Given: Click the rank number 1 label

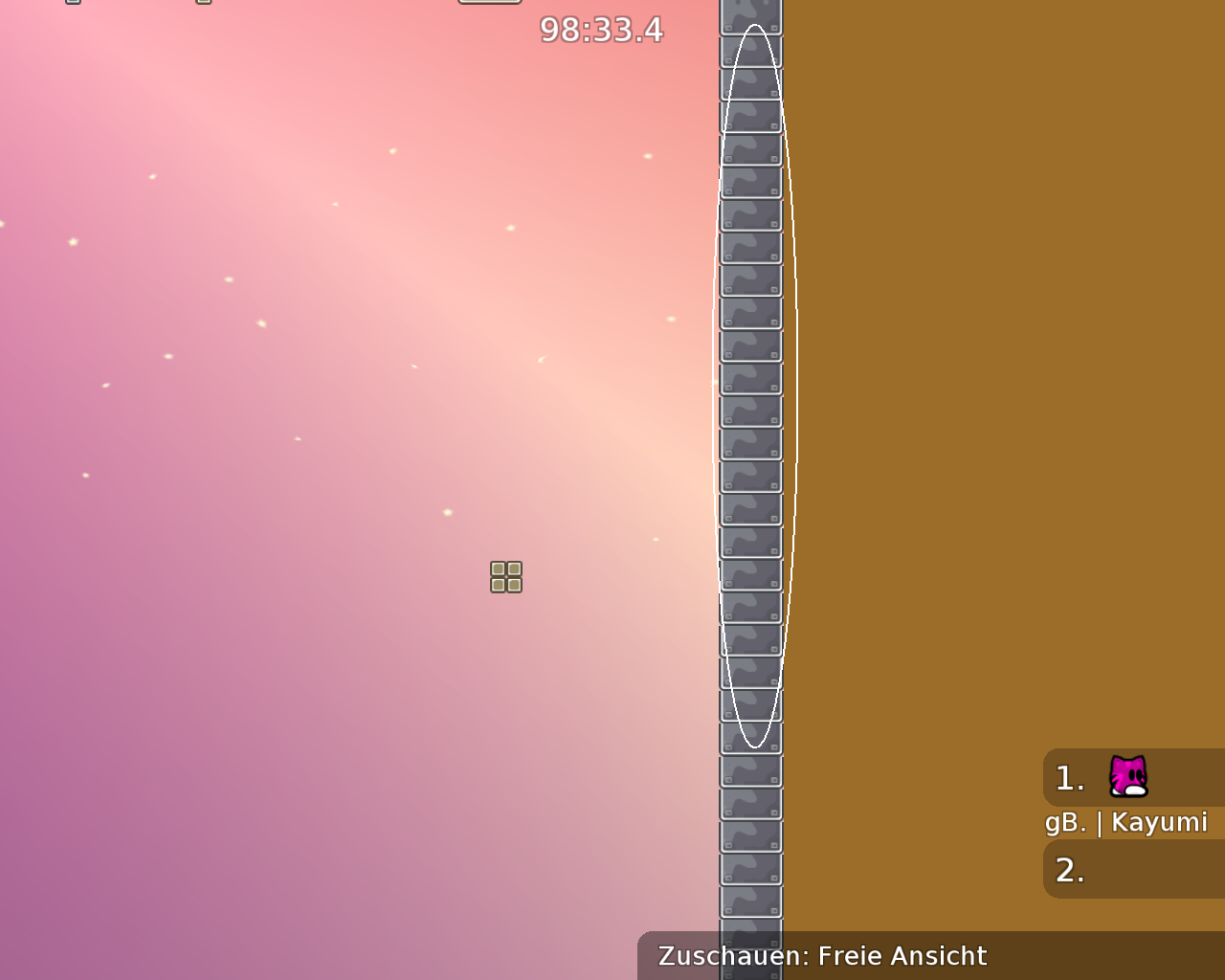Looking at the screenshot, I should tap(1070, 777).
